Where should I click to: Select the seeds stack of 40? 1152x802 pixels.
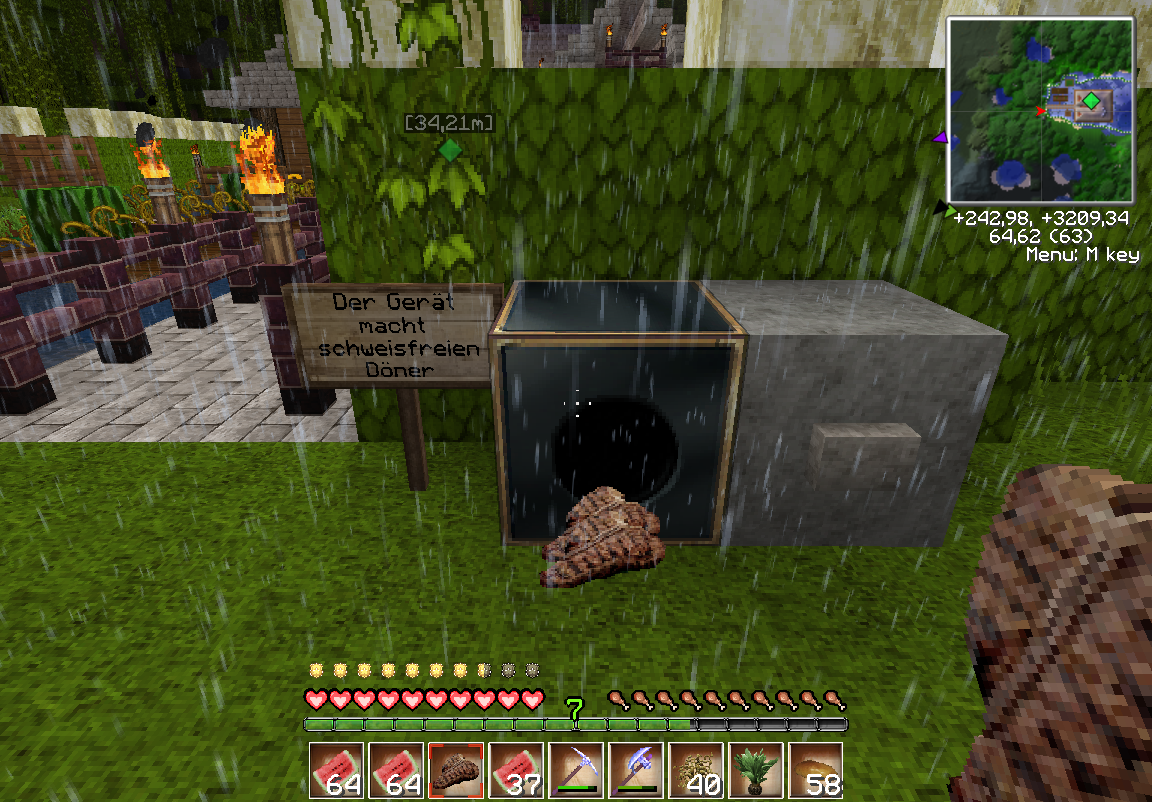[696, 770]
